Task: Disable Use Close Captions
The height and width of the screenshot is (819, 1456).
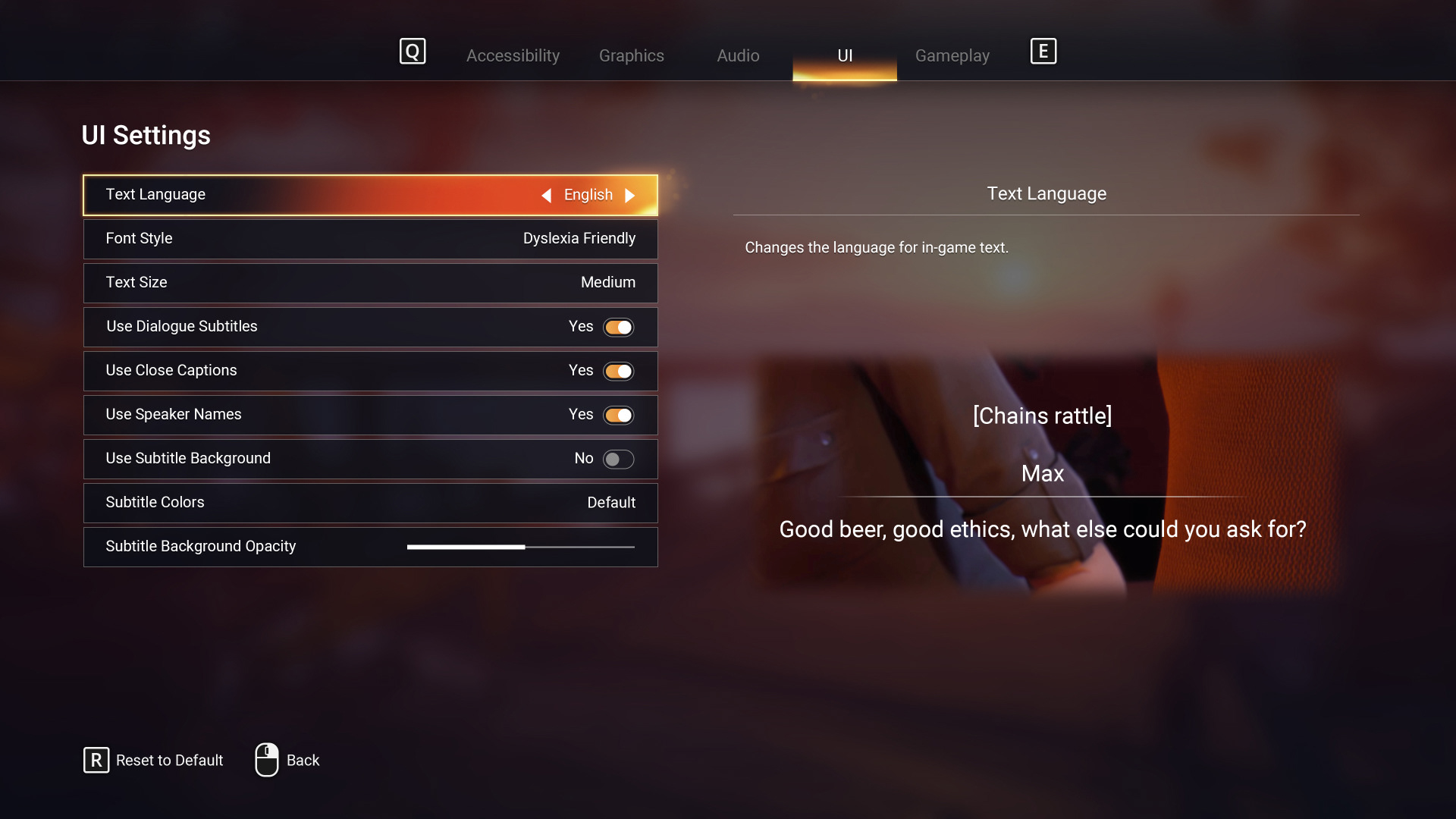Action: coord(618,371)
